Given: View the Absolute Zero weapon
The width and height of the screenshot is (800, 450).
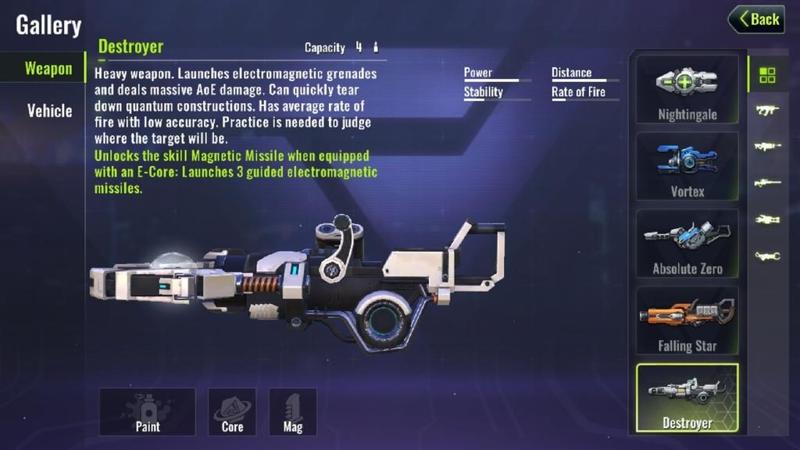Looking at the screenshot, I should tap(687, 243).
